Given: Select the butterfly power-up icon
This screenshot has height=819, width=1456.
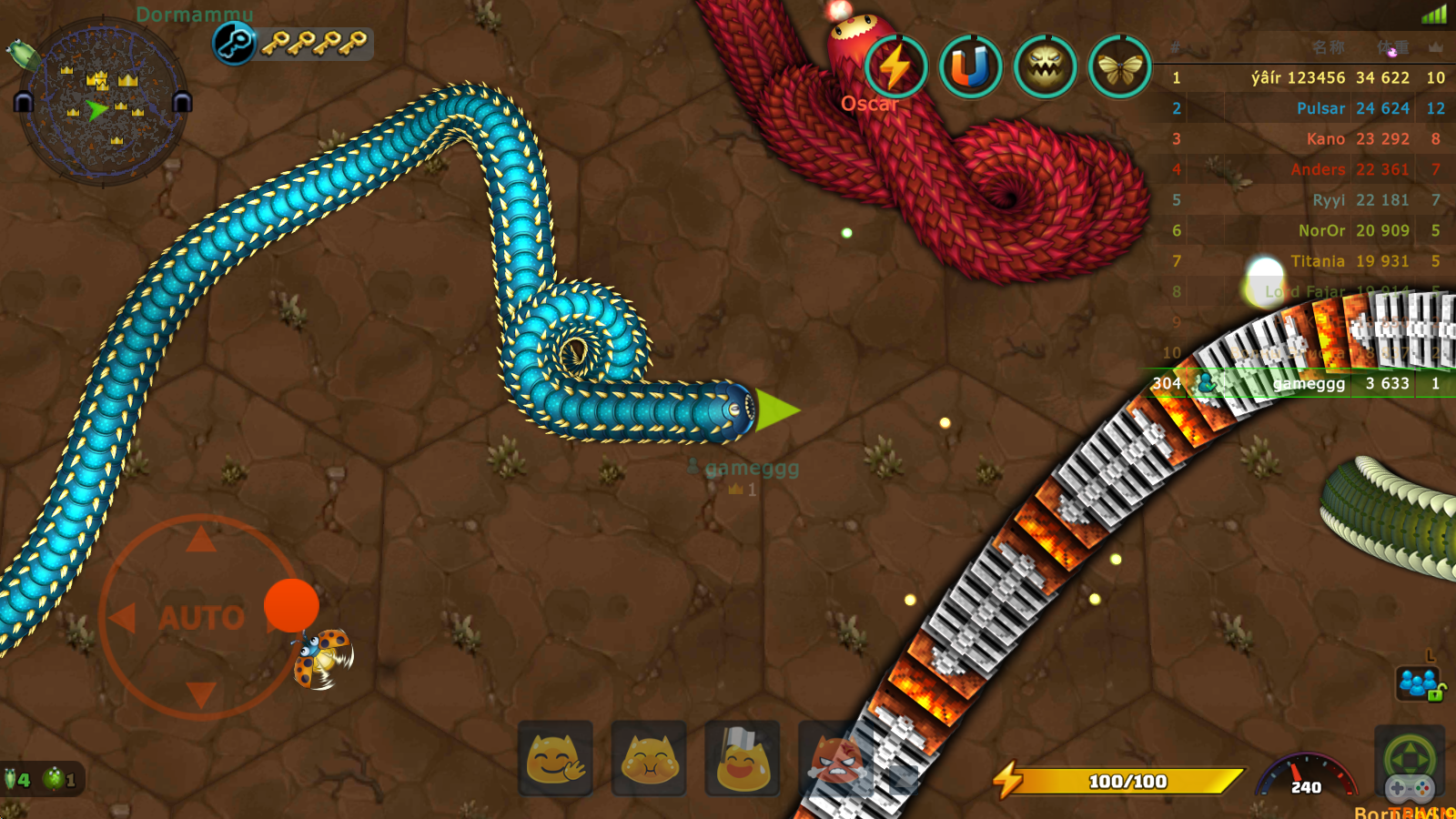Looking at the screenshot, I should coord(1119,66).
